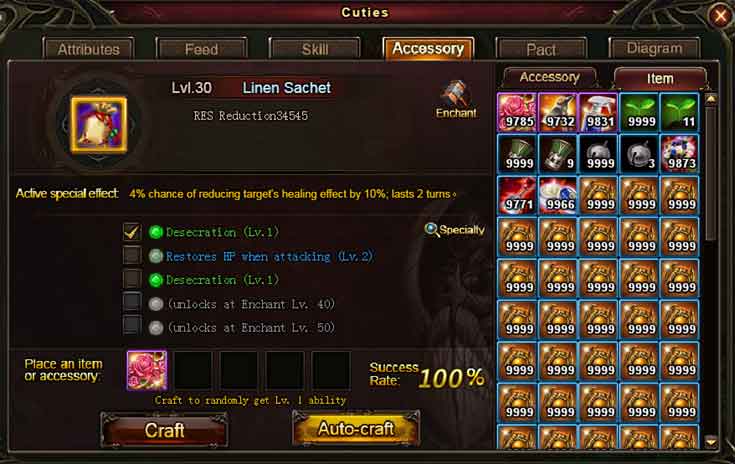
Task: Click the Enchant hammer icon
Action: 456,98
